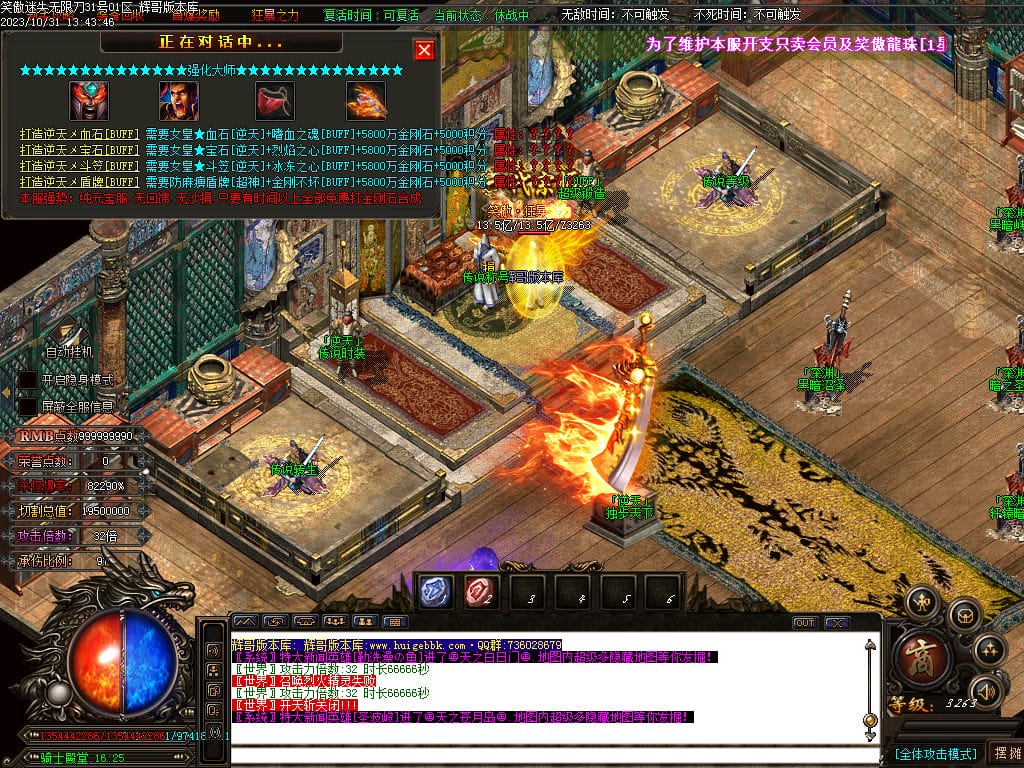
Task: Open the 摆摊 stall button
Action: (1006, 753)
